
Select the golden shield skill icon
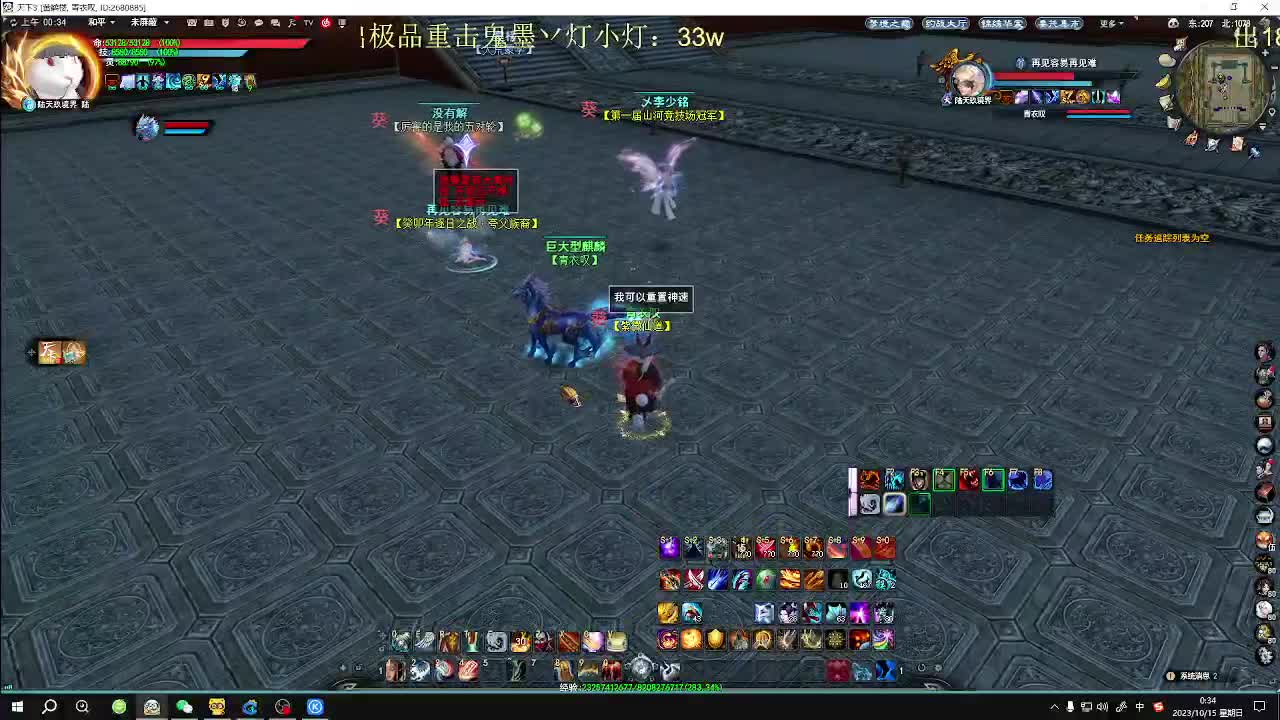(714, 639)
